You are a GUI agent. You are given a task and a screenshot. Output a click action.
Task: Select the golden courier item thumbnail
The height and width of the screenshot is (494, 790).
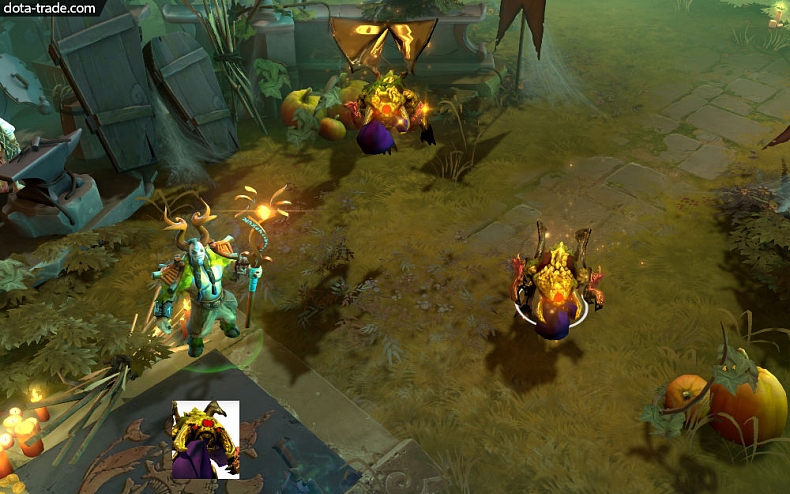(205, 439)
